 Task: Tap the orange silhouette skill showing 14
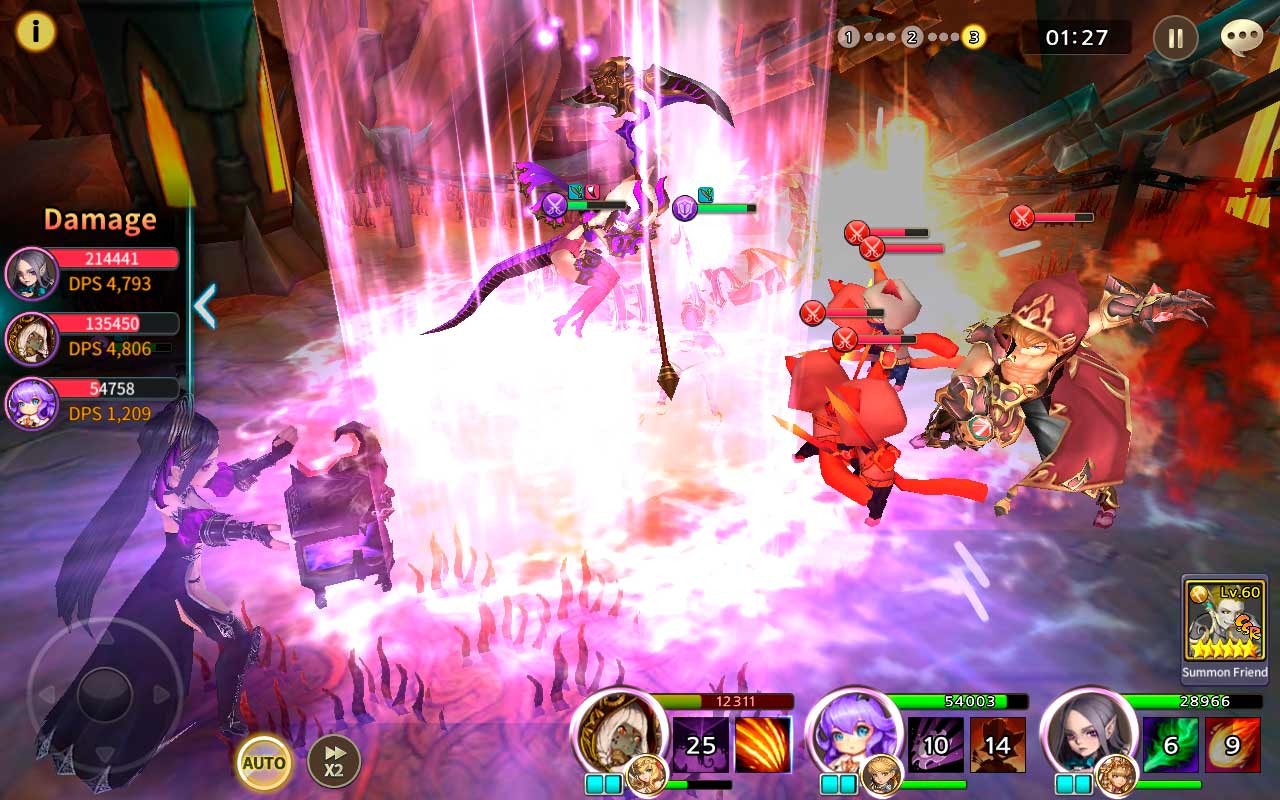pos(998,745)
